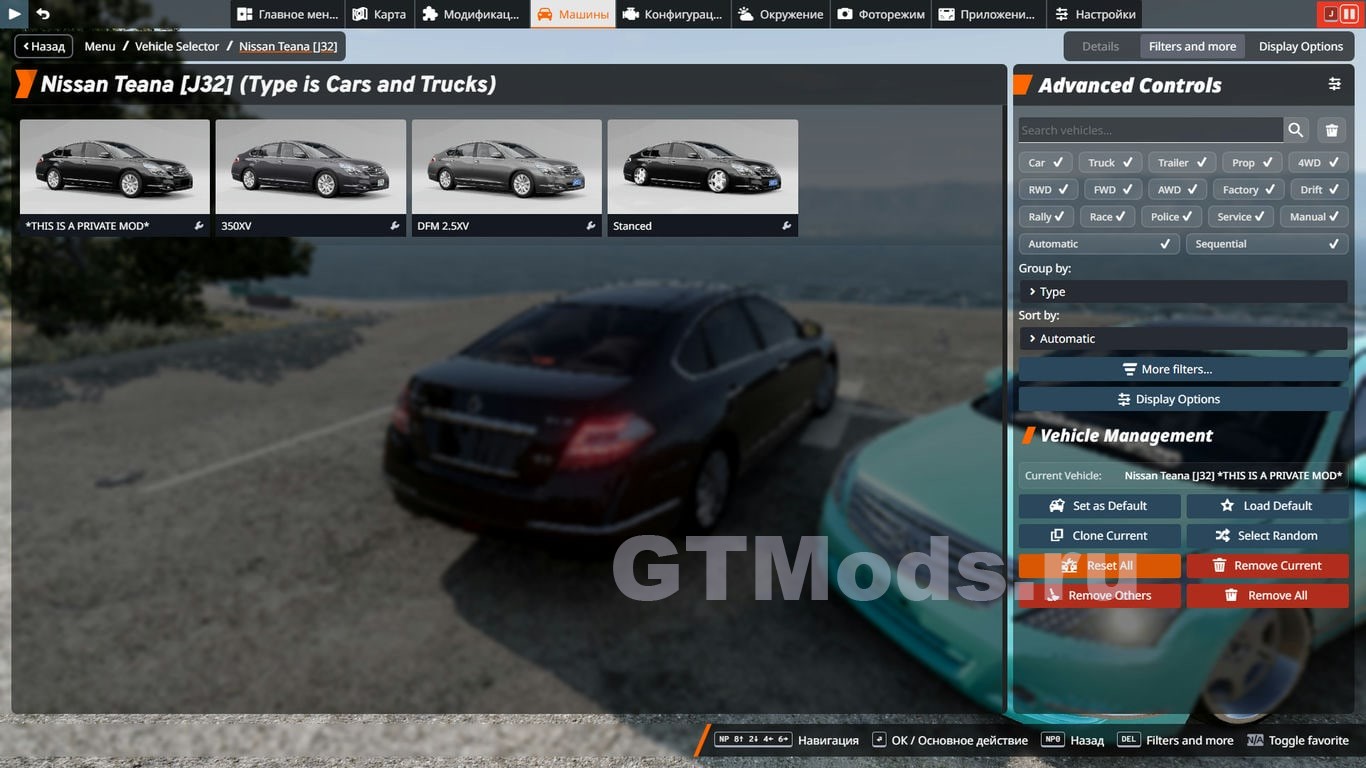Viewport: 1366px width, 768px height.
Task: Remove the current vehicle
Action: pos(1267,566)
